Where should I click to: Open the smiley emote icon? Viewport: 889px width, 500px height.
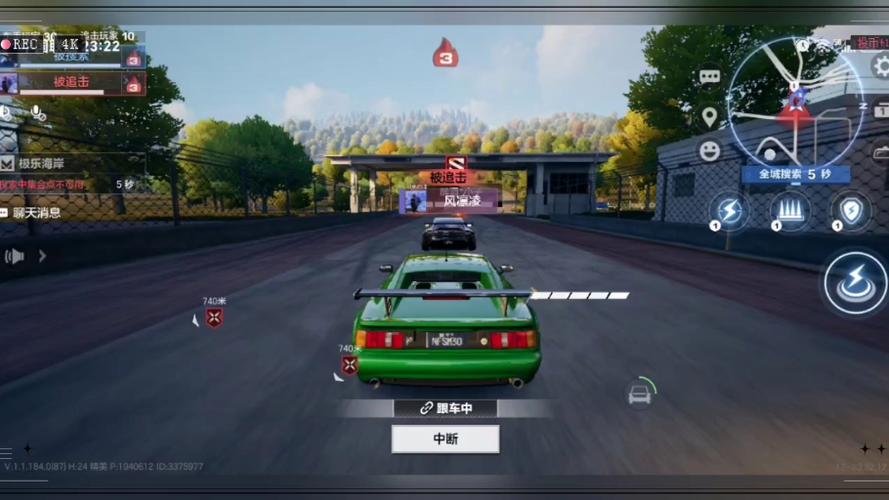coord(709,151)
